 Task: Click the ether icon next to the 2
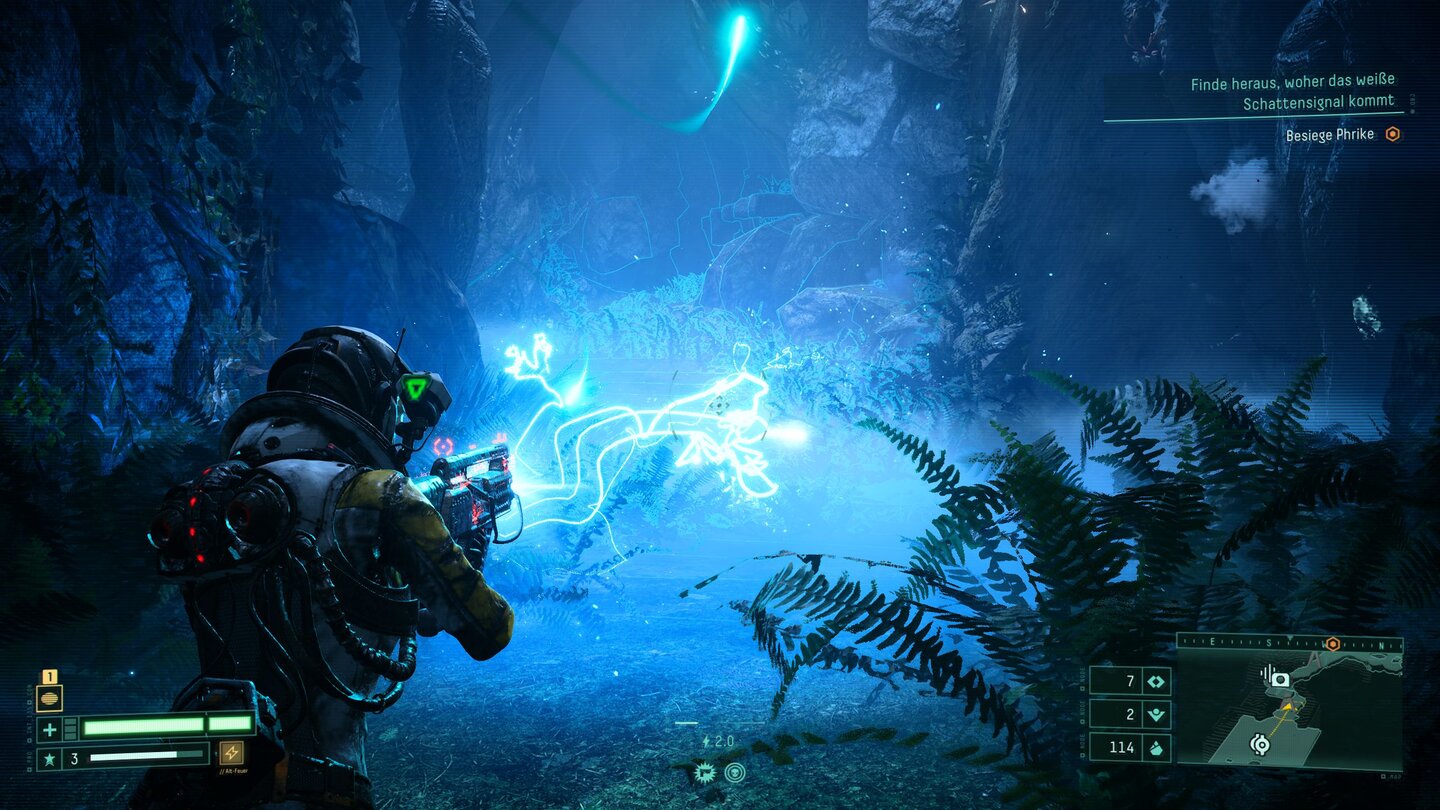coord(1158,713)
